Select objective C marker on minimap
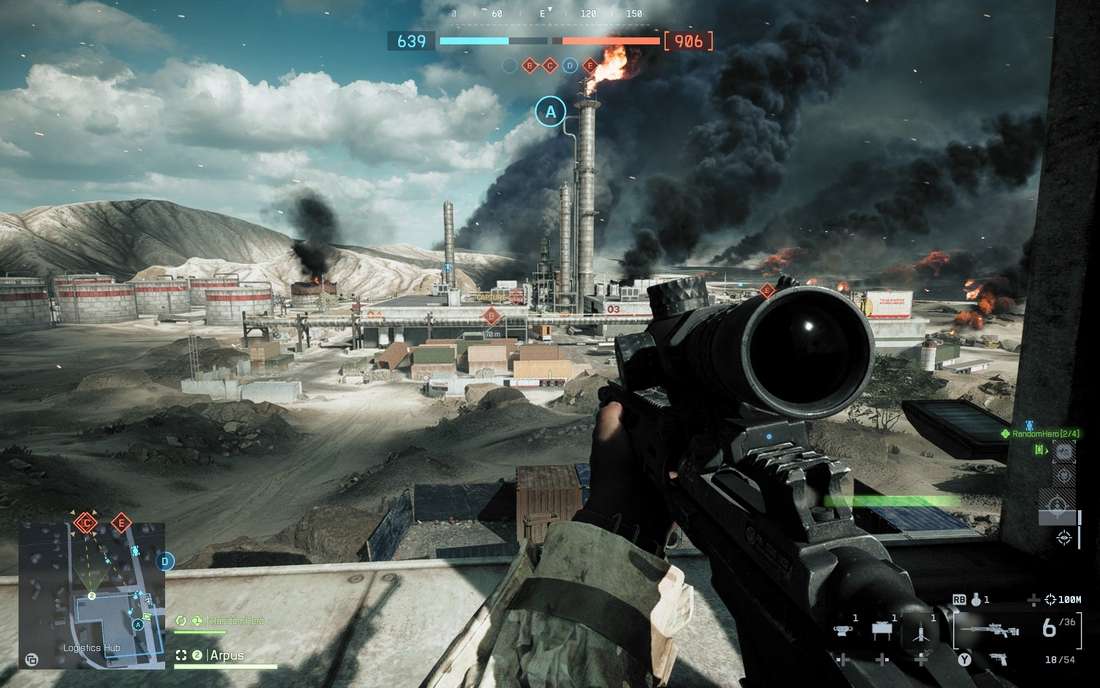Screen dimensions: 1100x688 86,522
